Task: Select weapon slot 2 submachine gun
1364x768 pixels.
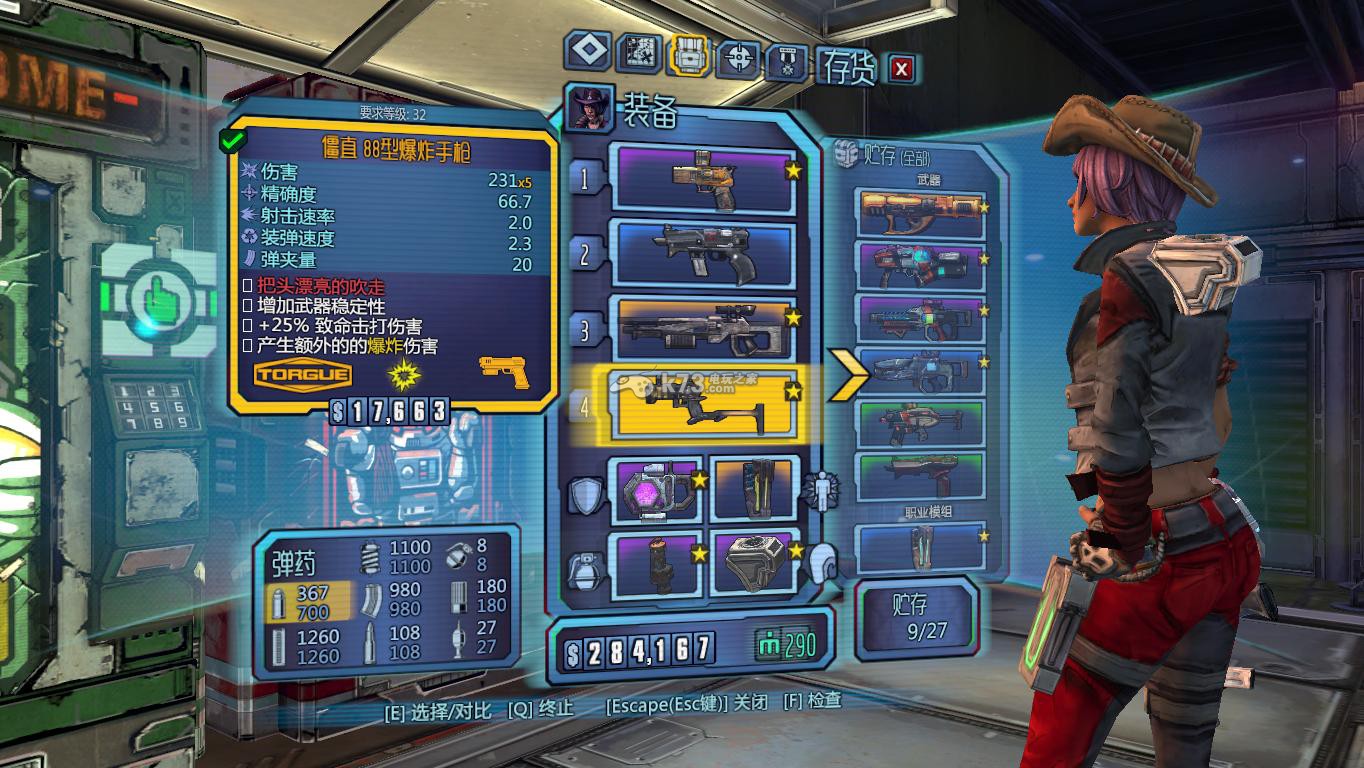Action: click(x=706, y=254)
